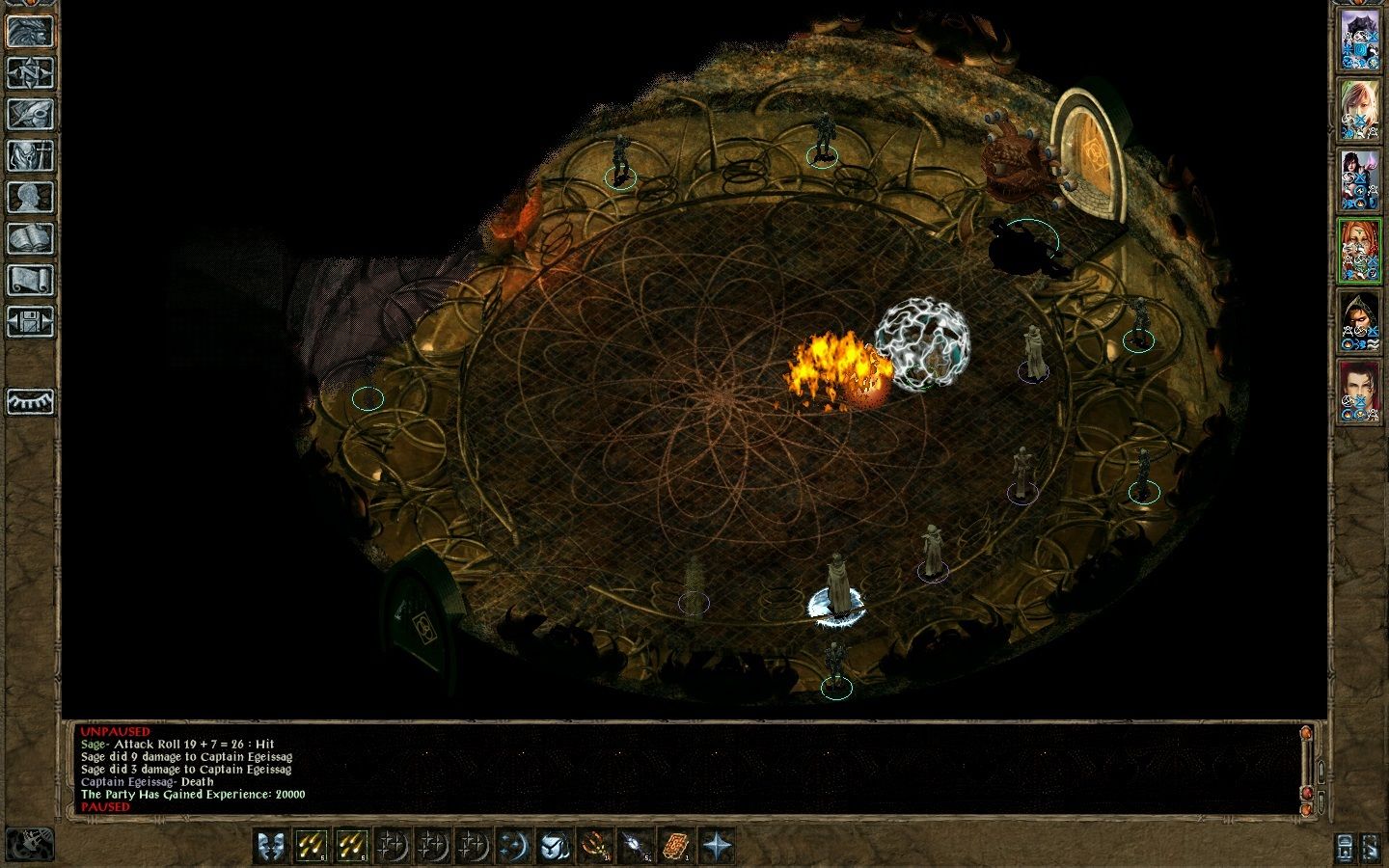Choose the red-haired character portrait with green border
Viewport: 1389px width, 868px height.
click(x=1359, y=251)
